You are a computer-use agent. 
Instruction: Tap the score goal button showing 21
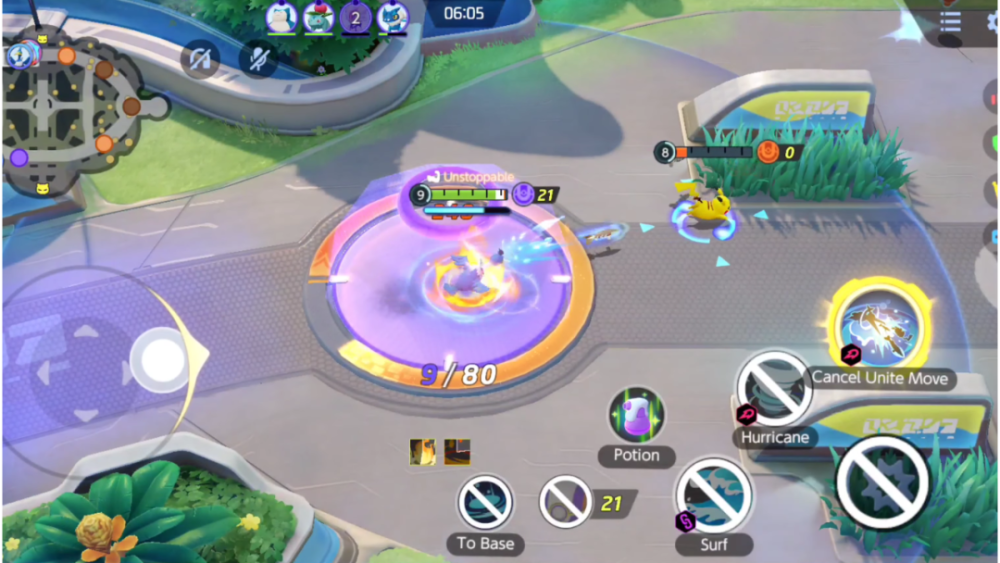566,502
